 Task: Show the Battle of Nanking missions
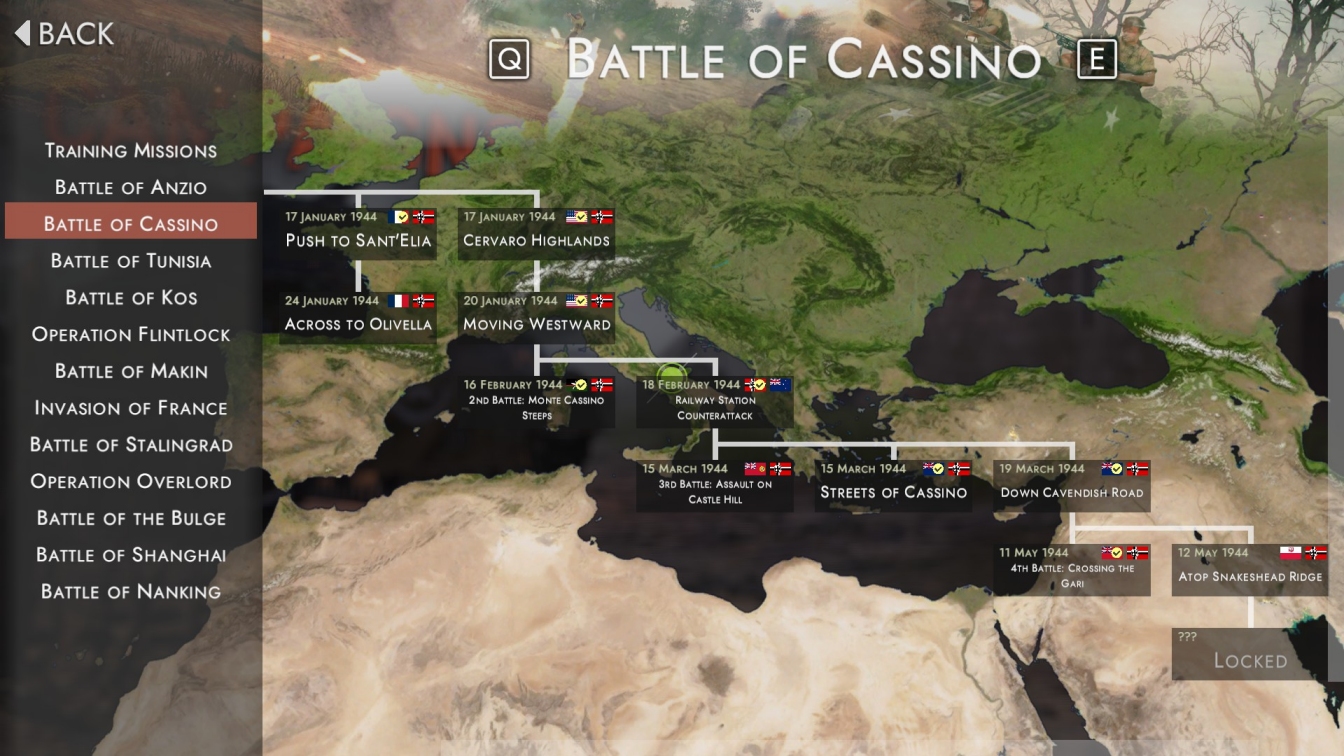click(x=131, y=592)
